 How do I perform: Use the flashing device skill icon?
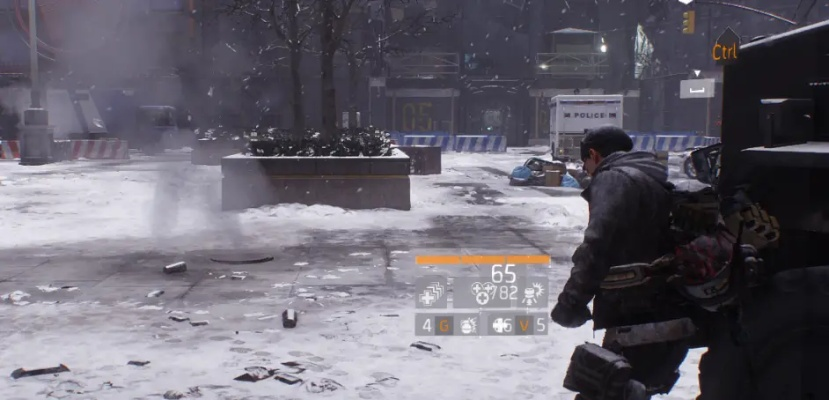click(532, 293)
